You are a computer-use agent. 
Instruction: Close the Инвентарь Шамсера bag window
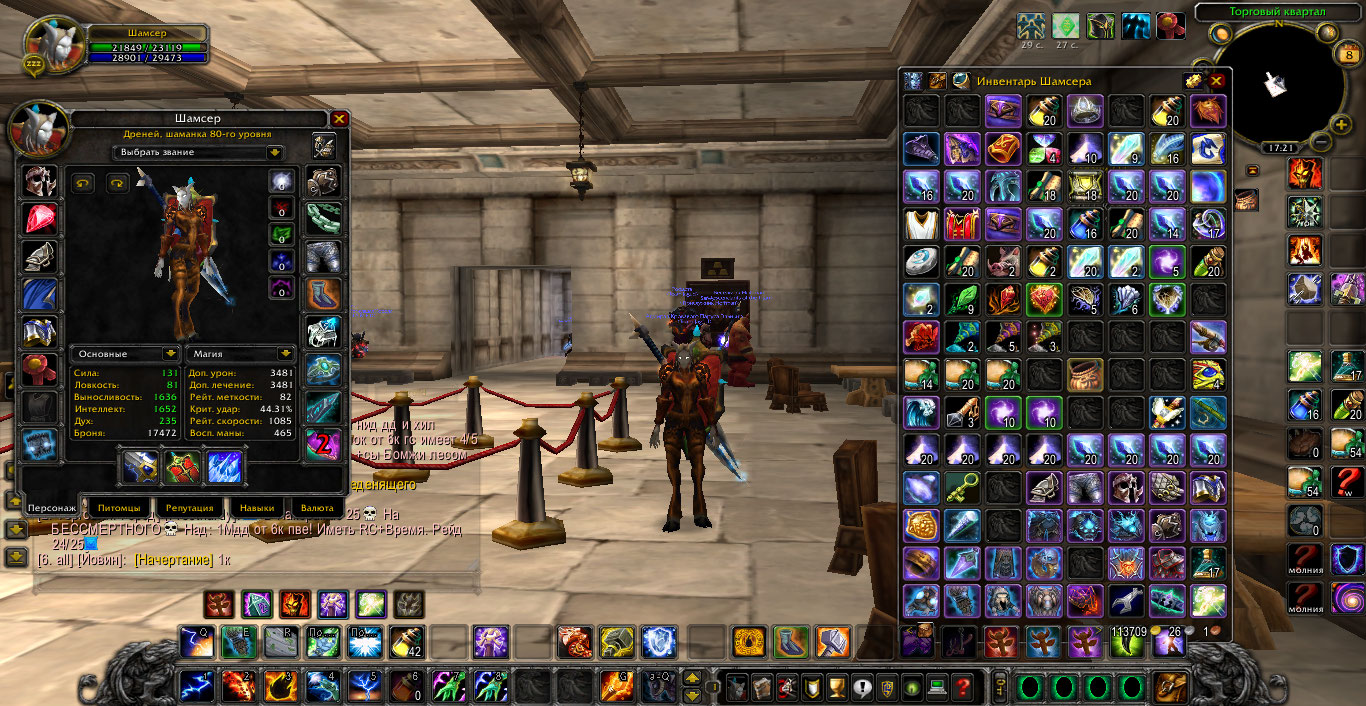(1217, 81)
